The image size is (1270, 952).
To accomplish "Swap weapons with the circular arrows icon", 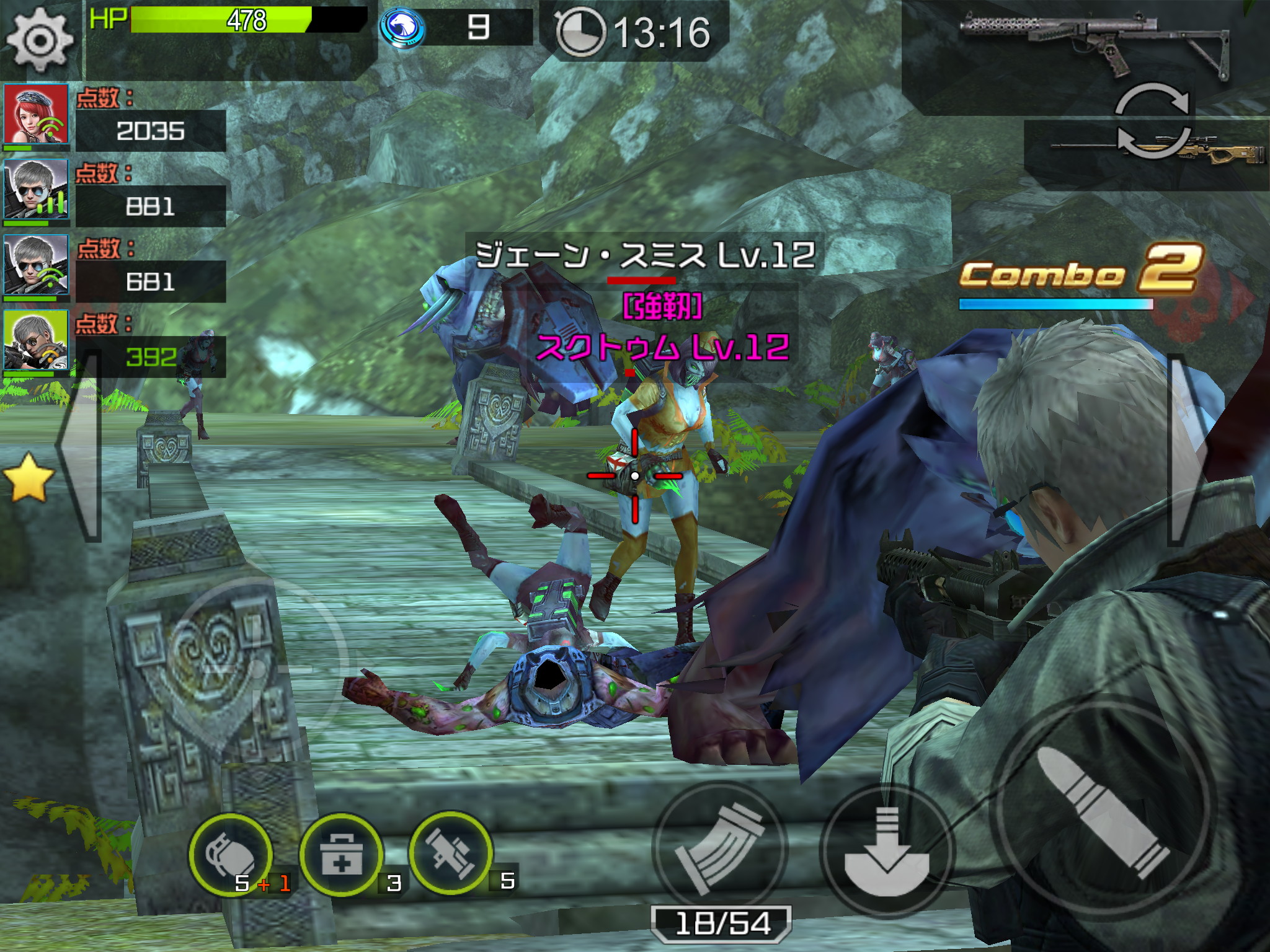I will pyautogui.click(x=1152, y=121).
